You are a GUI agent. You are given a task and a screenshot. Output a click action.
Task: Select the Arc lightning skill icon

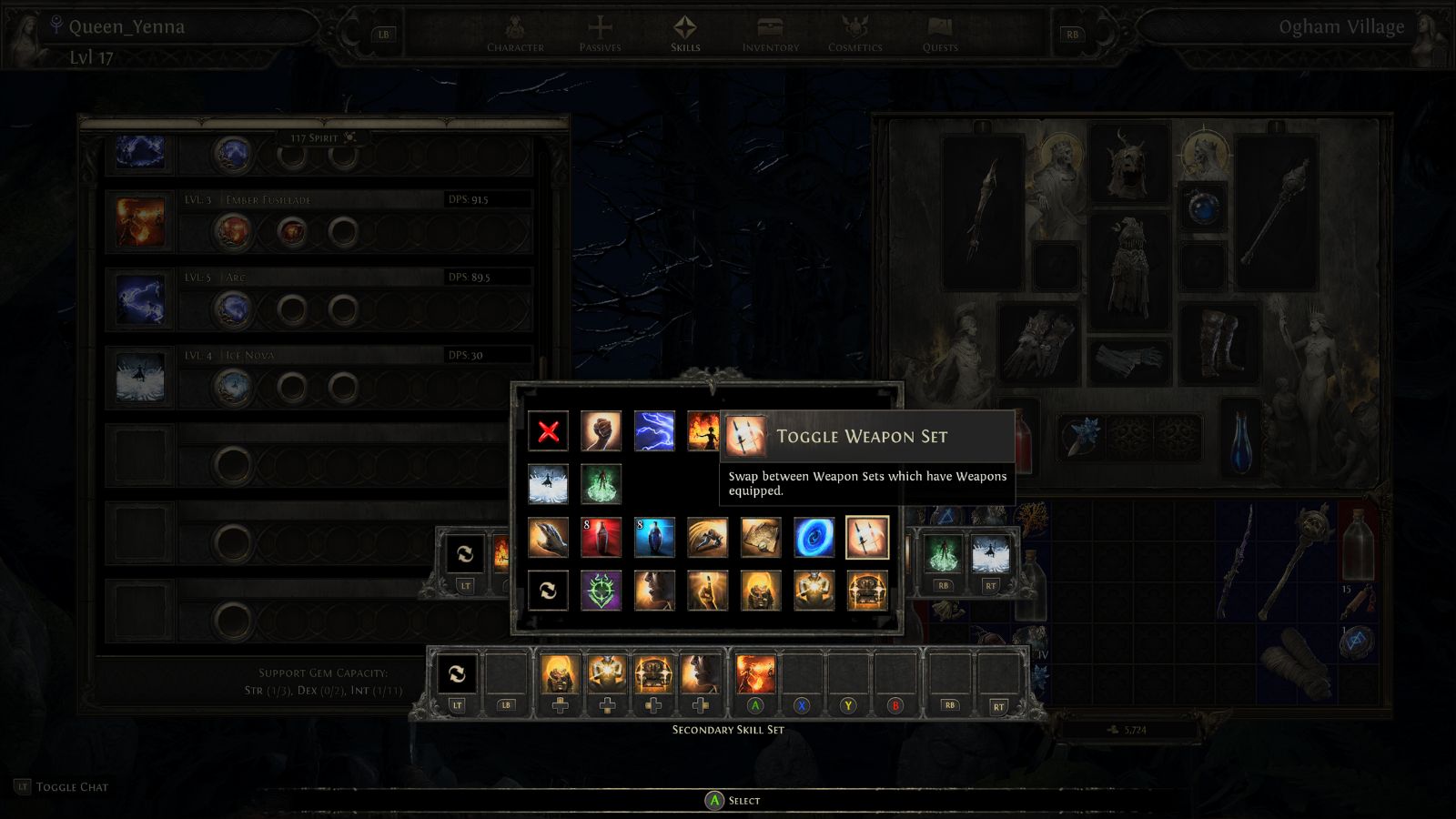[x=652, y=432]
